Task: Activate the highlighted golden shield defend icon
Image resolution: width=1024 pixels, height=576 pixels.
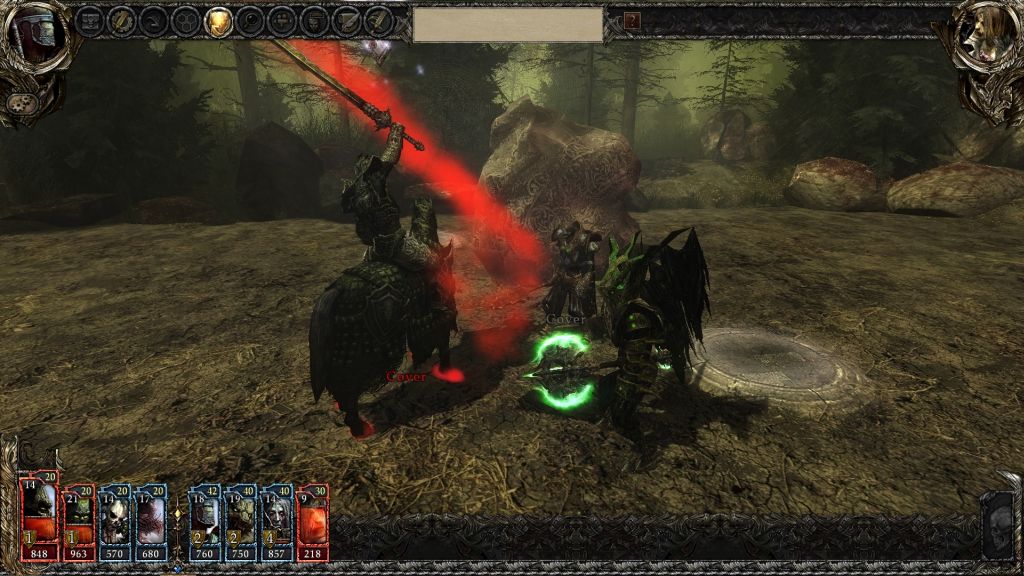Action: 218,20
